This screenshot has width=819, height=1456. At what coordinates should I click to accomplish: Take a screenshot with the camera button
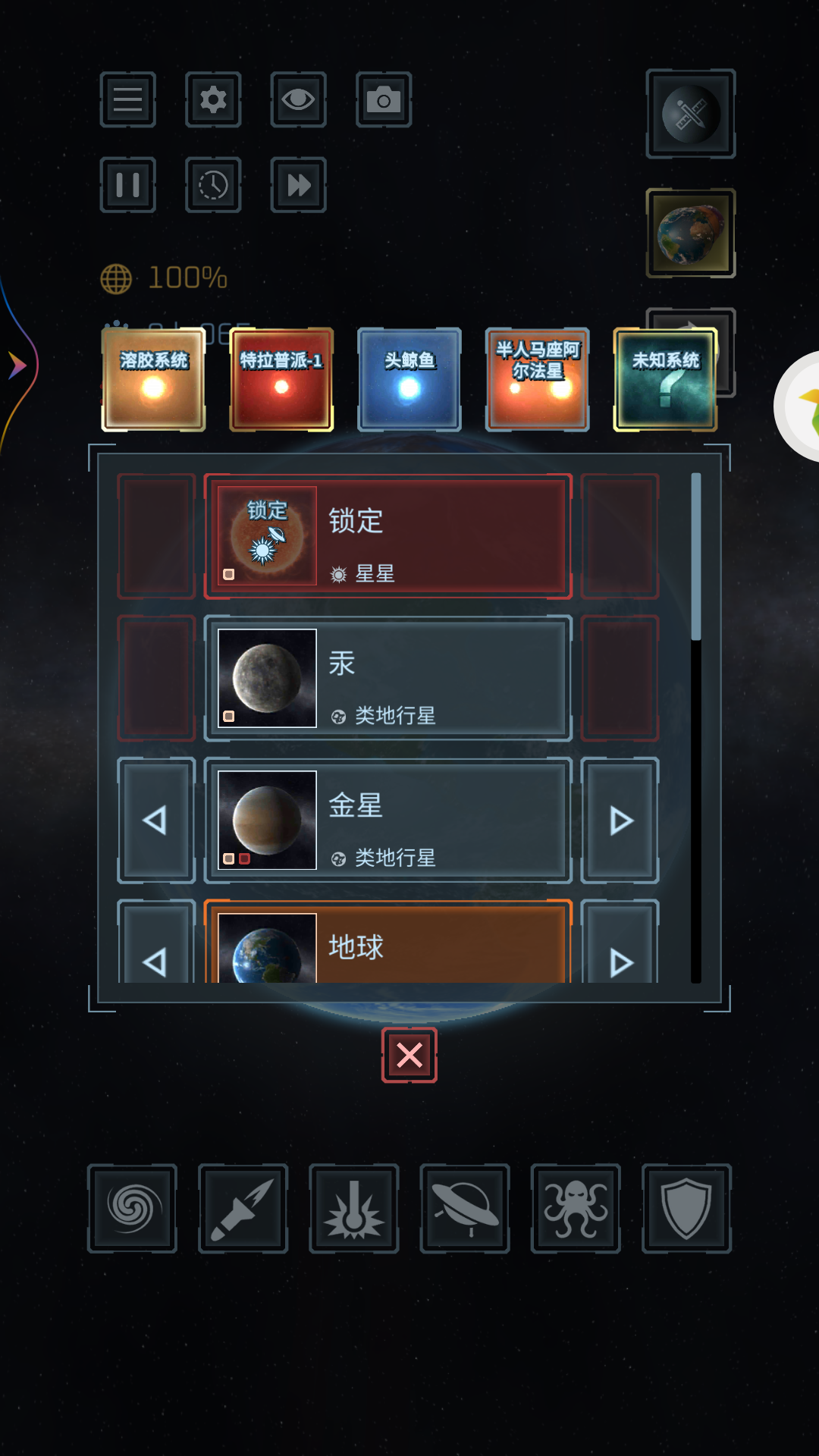[384, 99]
